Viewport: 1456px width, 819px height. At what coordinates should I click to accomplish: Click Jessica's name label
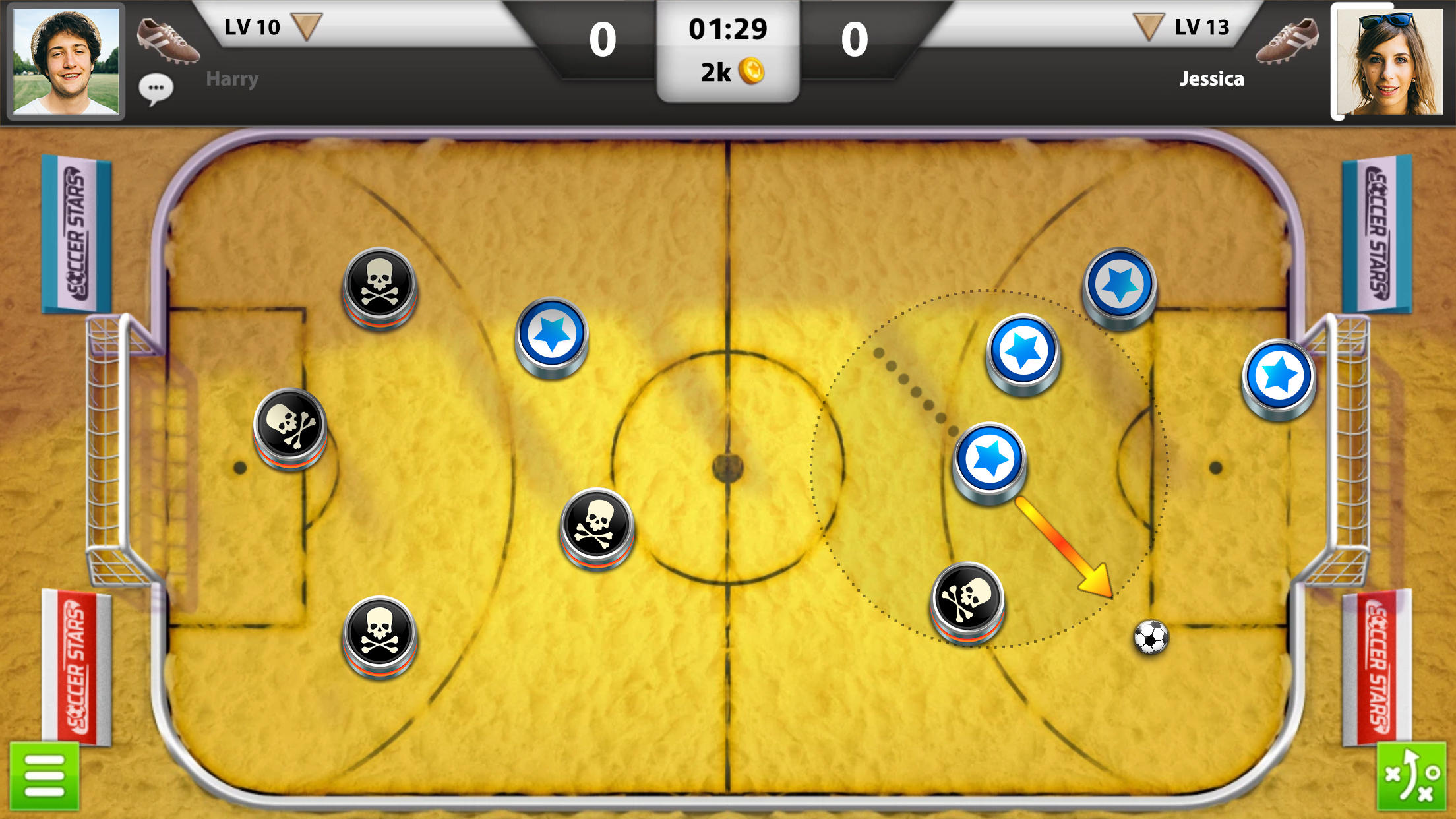click(1212, 80)
